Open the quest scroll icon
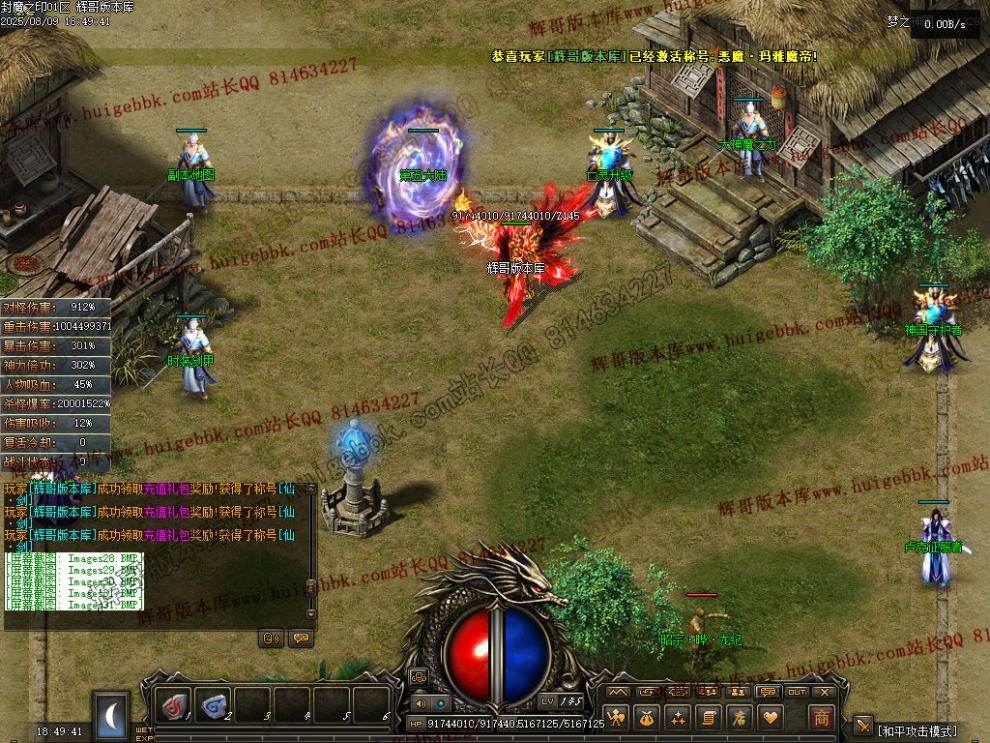The image size is (990, 743). [708, 717]
